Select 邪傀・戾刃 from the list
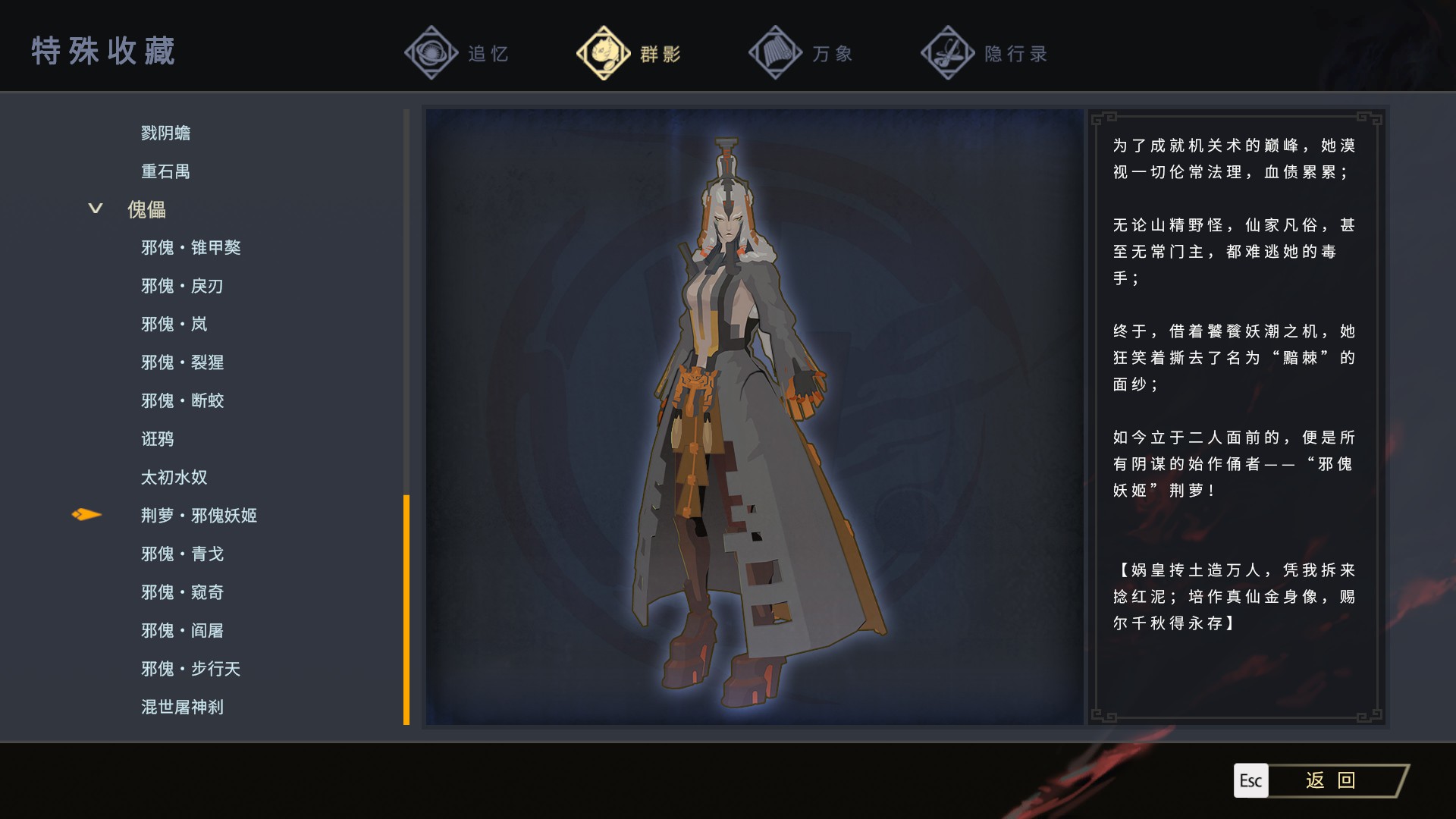 tap(182, 286)
